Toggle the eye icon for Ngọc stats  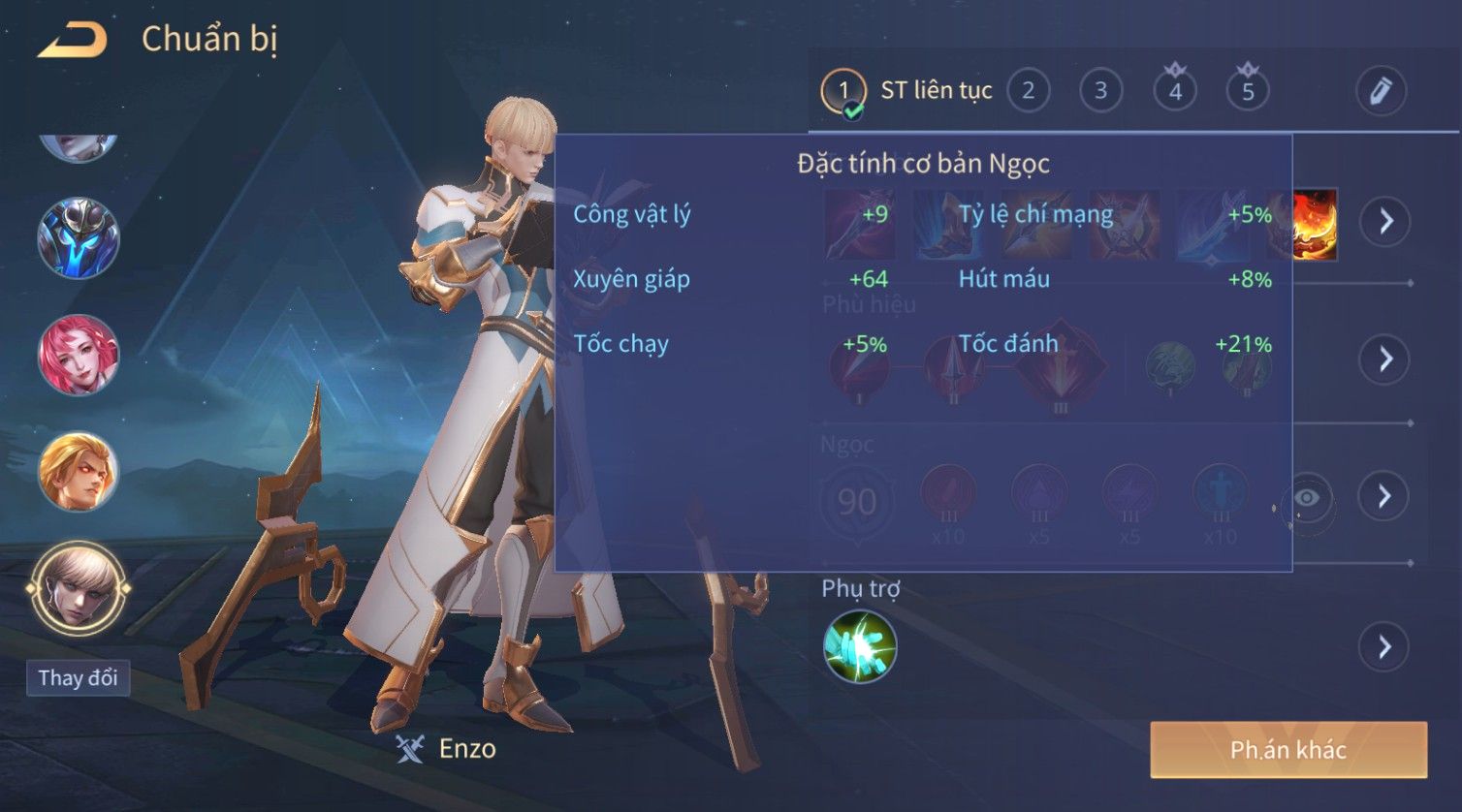click(x=1307, y=498)
